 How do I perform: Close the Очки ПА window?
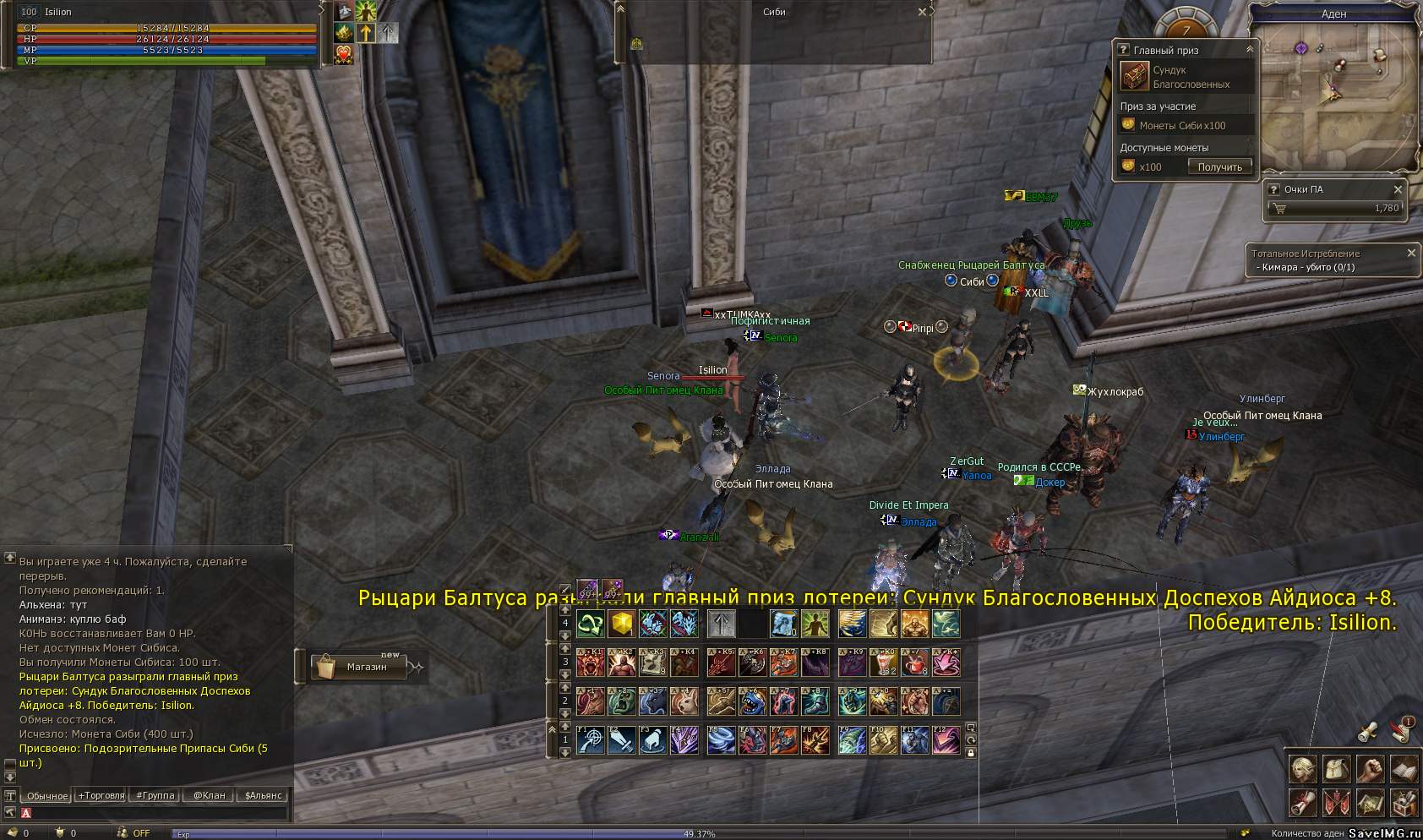pyautogui.click(x=1398, y=189)
